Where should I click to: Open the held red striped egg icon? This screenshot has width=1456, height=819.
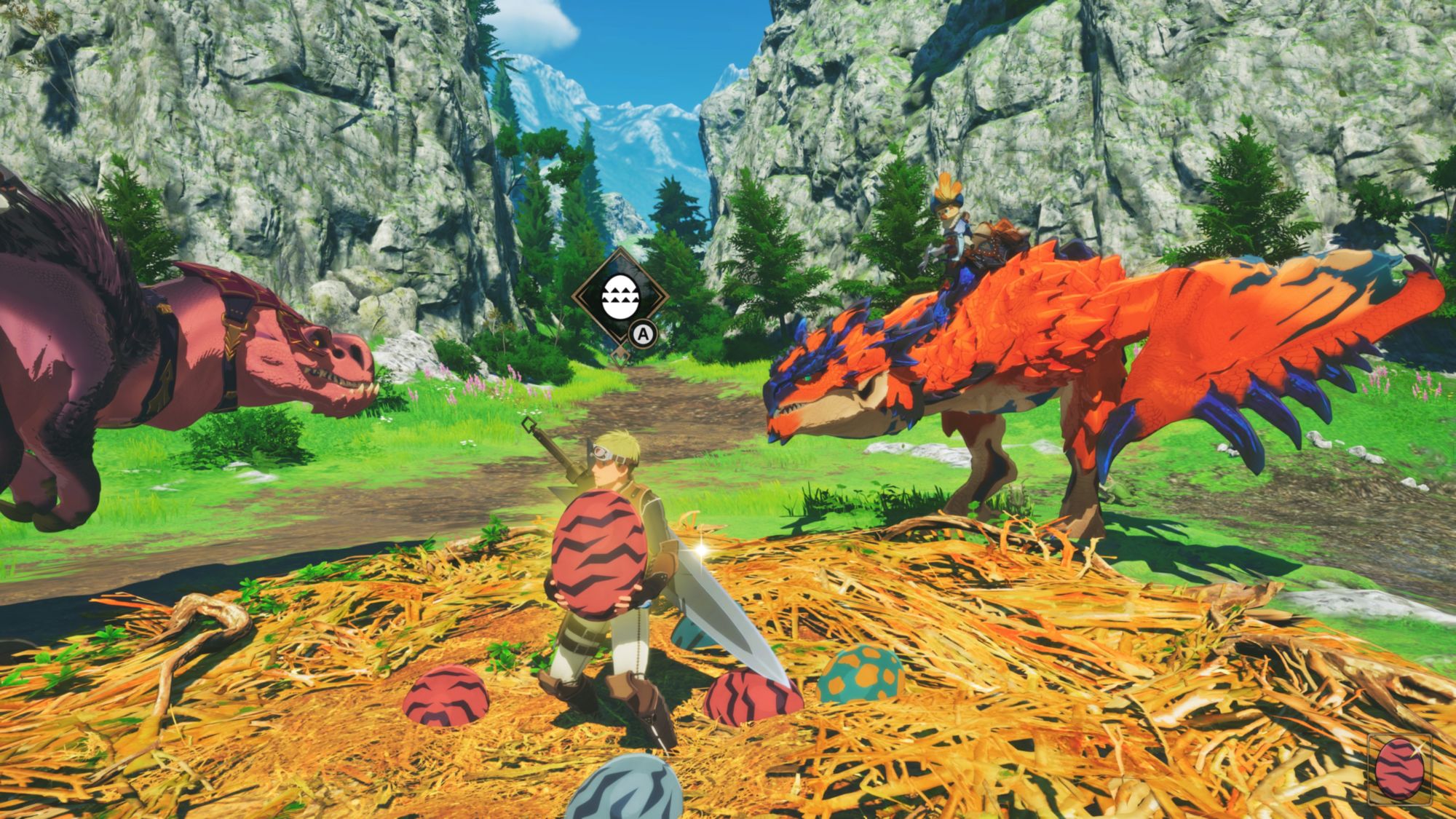tap(1399, 769)
